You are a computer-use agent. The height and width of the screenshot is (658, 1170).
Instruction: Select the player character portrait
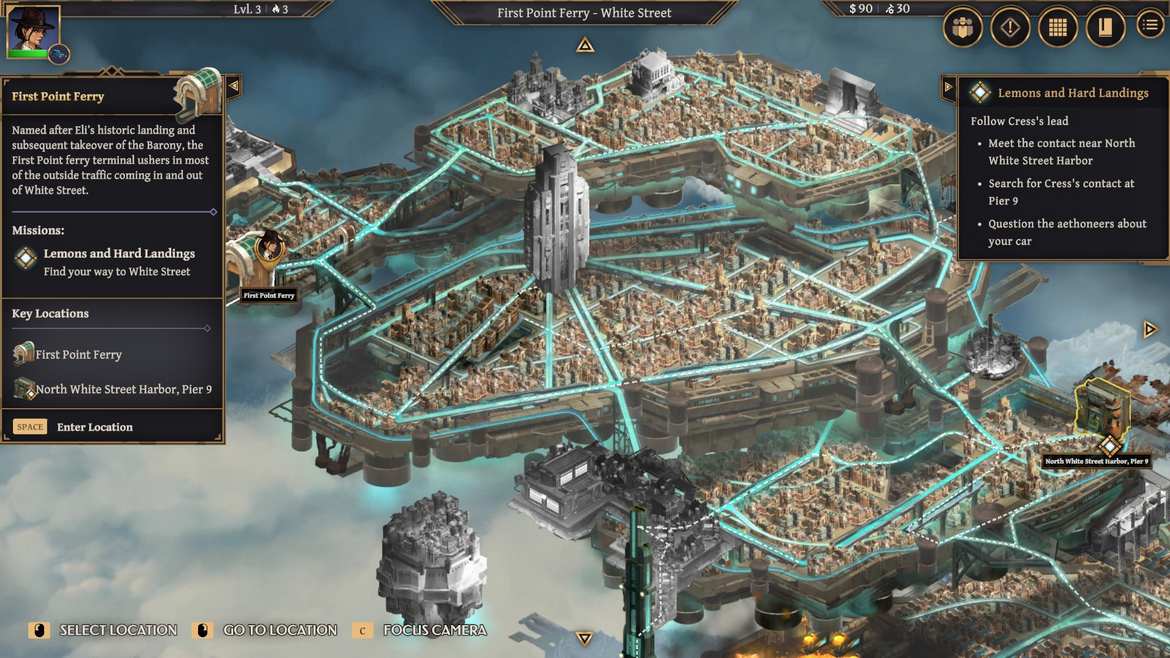coord(33,30)
